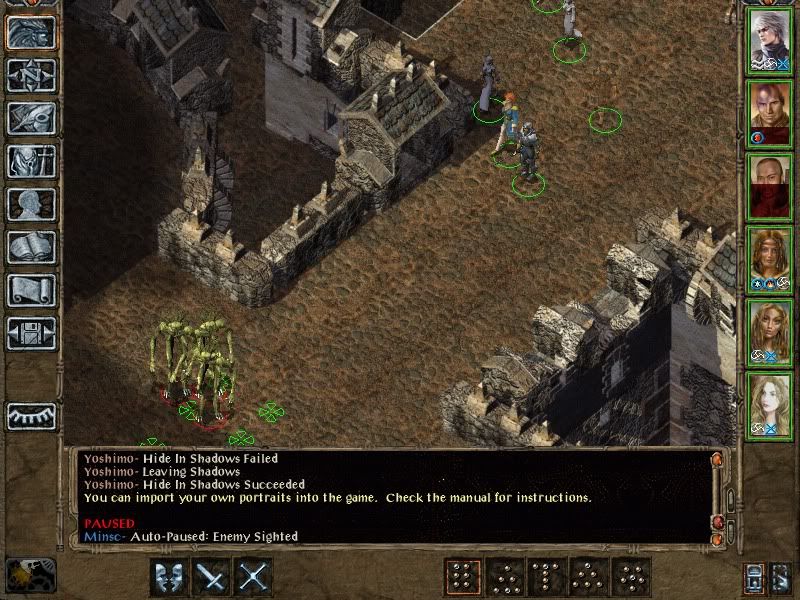Show the character record sheet

tap(30, 204)
